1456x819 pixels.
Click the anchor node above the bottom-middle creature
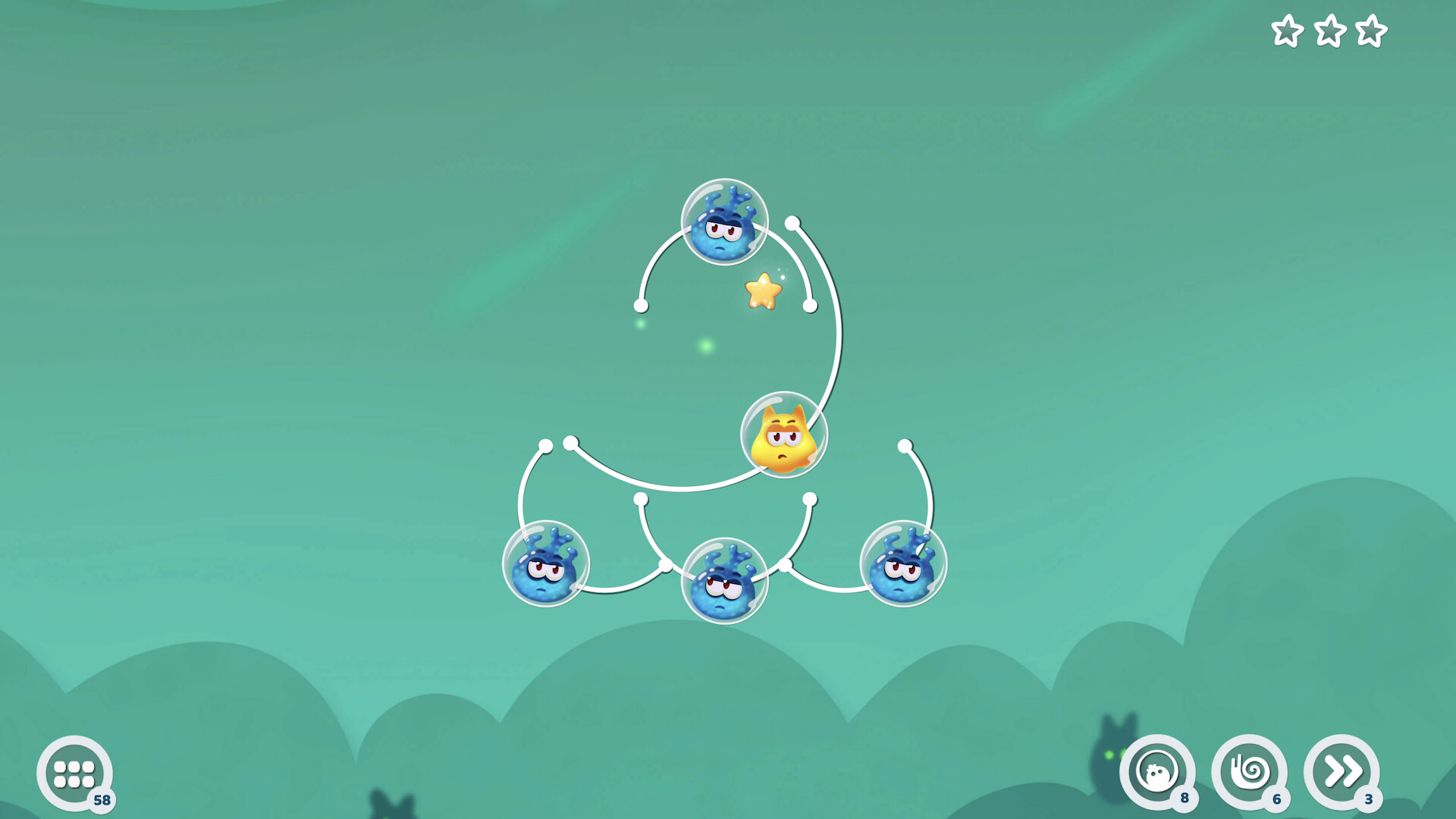(x=641, y=500)
